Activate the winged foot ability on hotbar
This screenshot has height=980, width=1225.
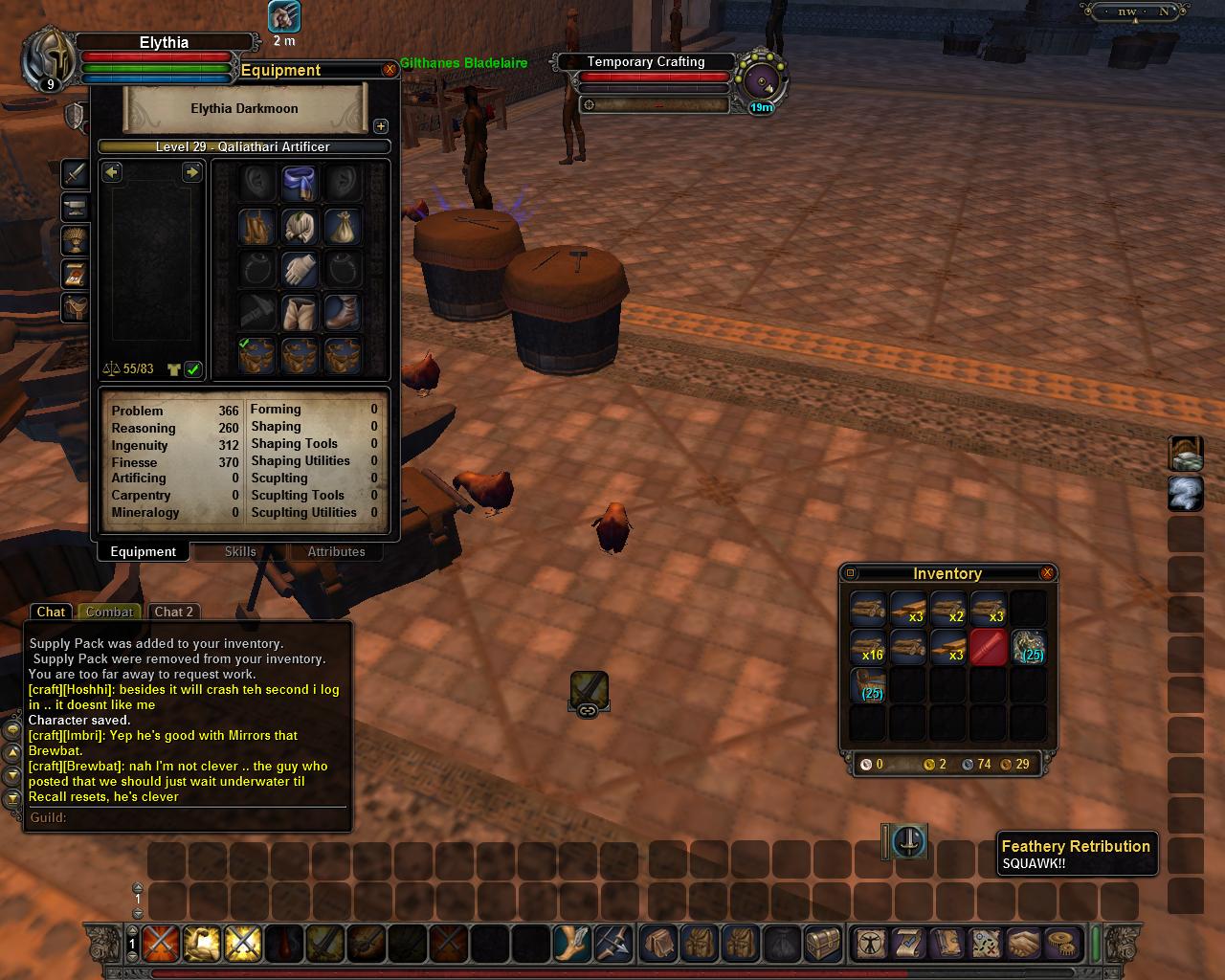[x=572, y=943]
